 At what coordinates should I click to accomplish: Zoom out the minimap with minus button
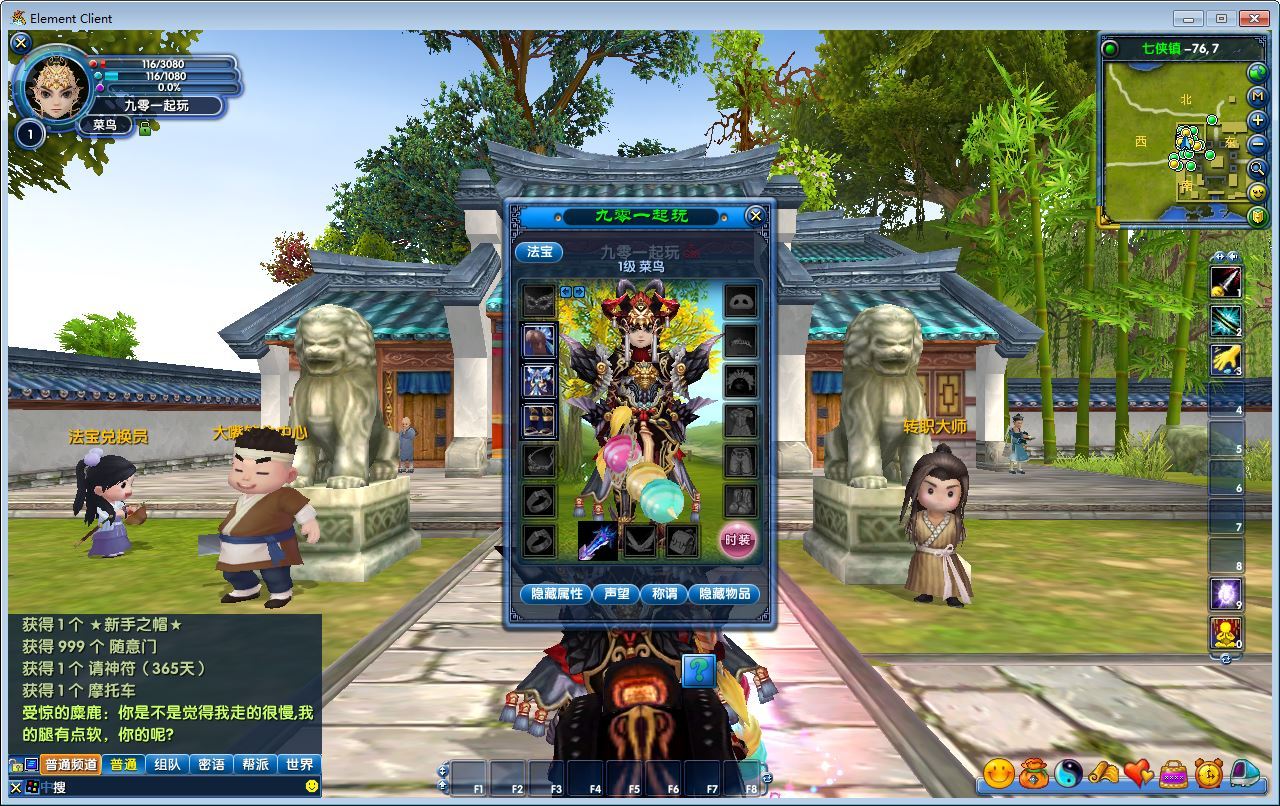pos(1258,145)
